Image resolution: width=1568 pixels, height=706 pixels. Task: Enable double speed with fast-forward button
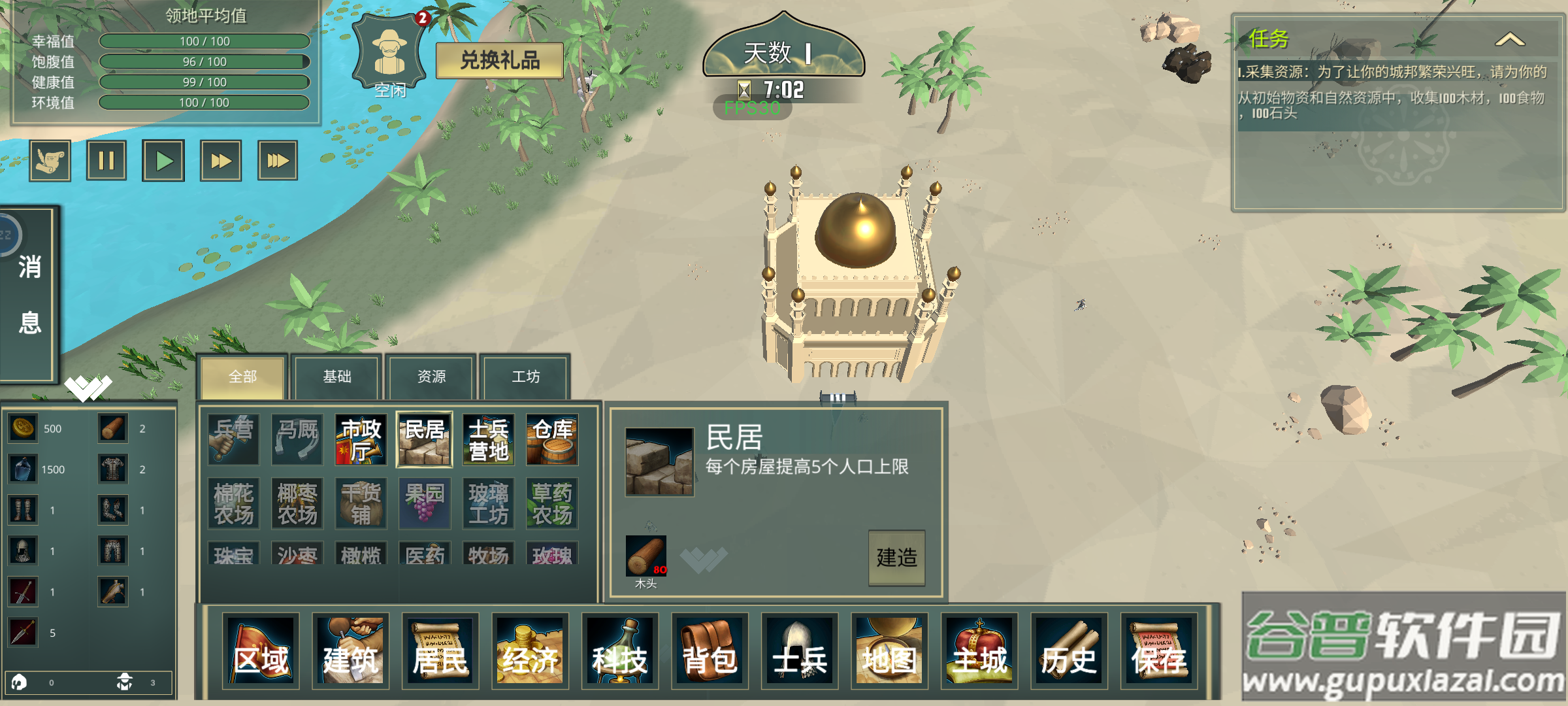222,160
